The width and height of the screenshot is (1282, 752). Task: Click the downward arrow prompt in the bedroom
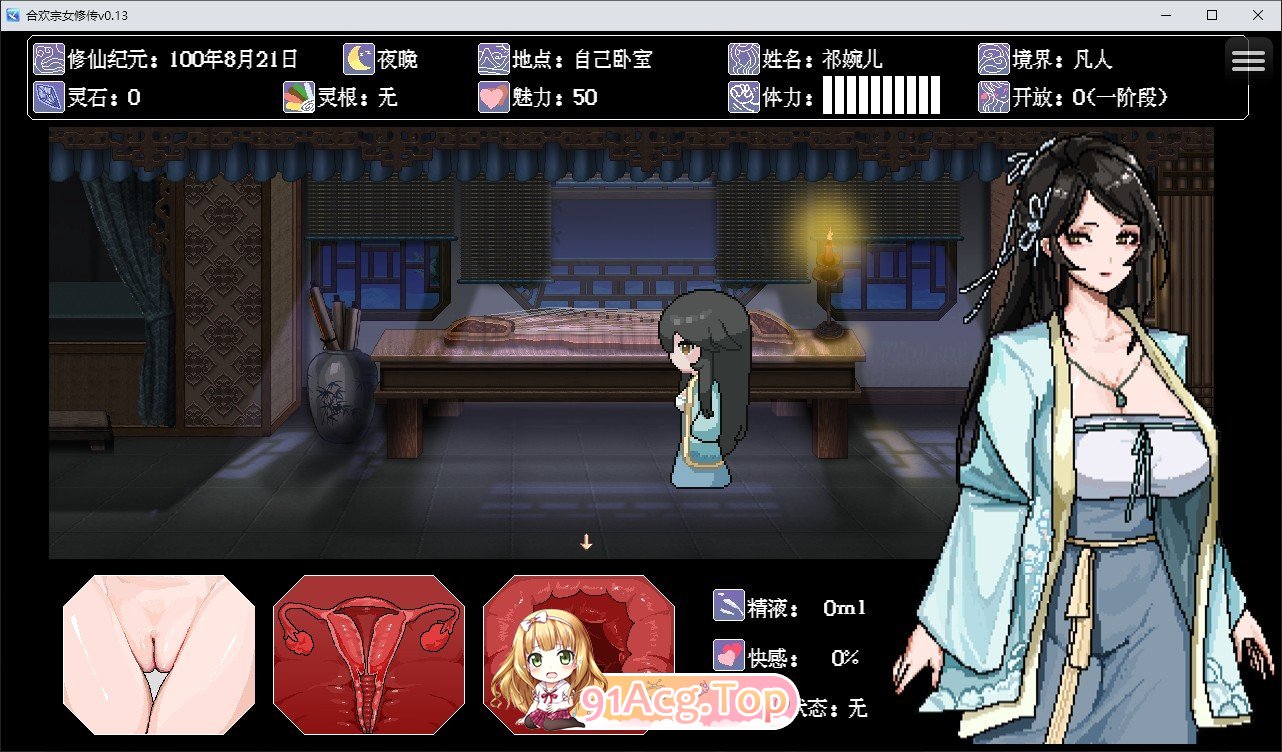point(586,540)
